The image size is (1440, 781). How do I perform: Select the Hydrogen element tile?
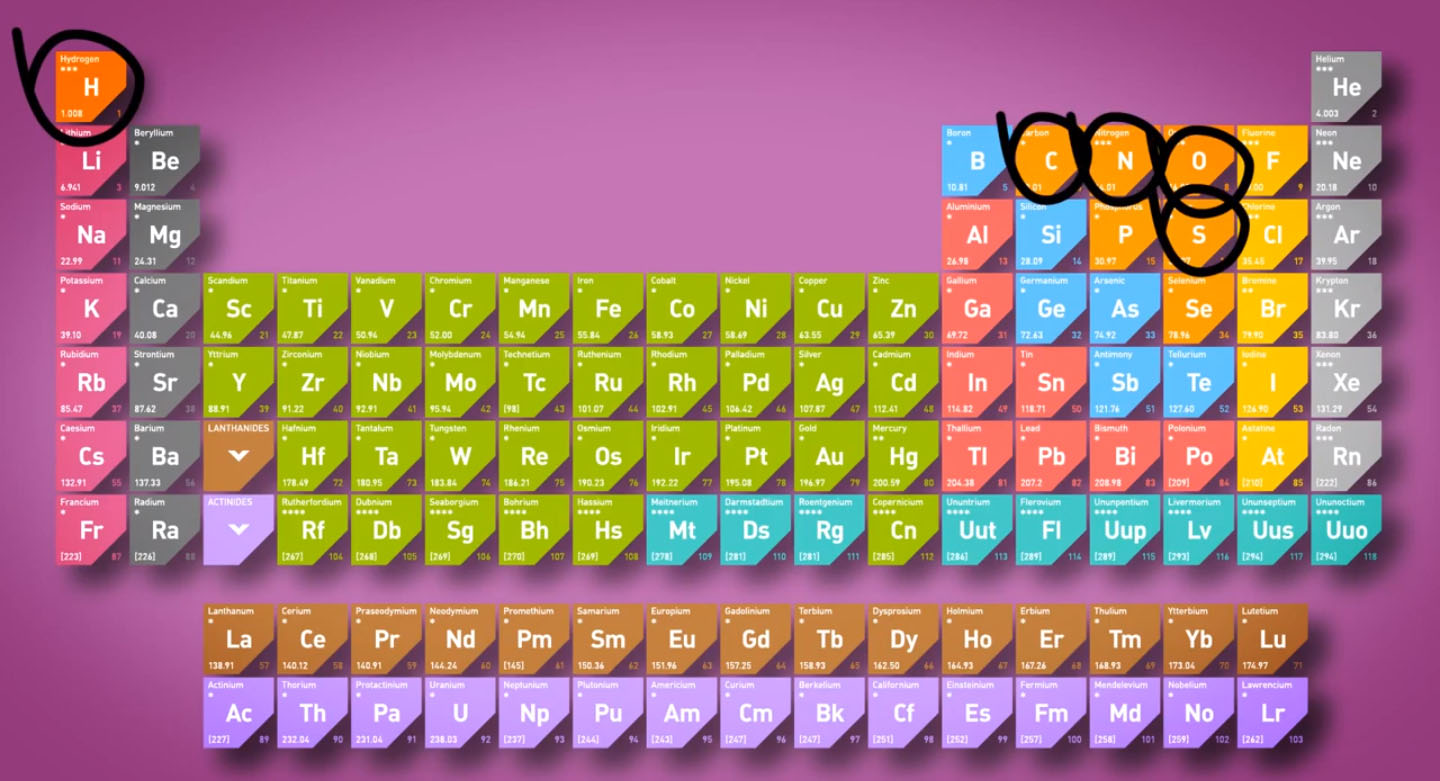(x=91, y=87)
